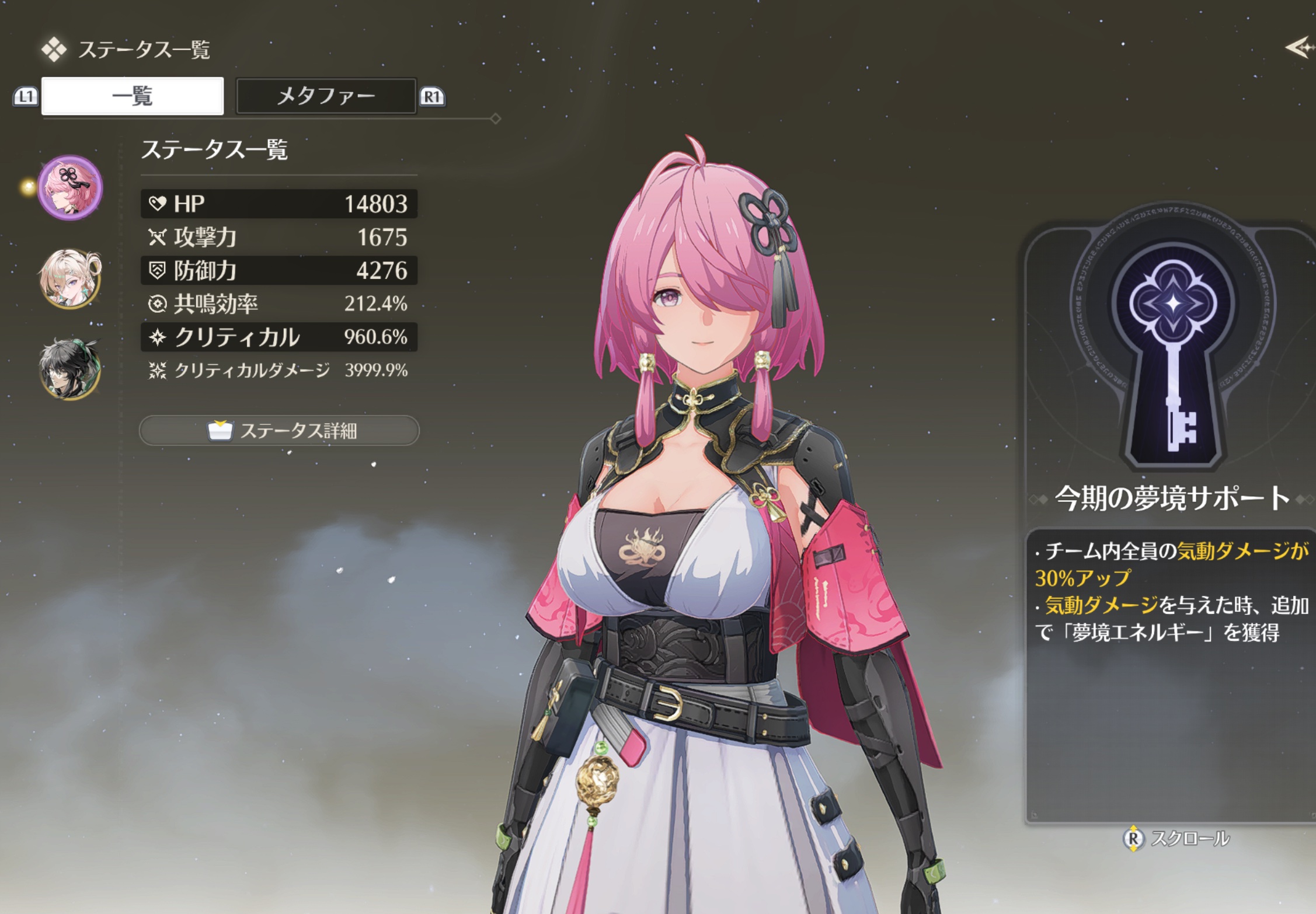Click the back arrow in top corner
Screen dimensions: 1316x914
(1299, 47)
